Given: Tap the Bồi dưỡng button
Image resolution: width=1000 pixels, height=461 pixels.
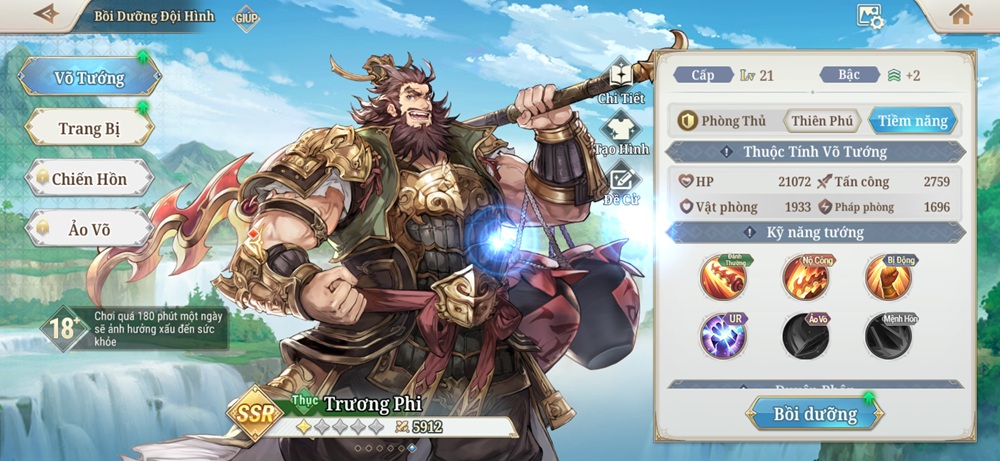Looking at the screenshot, I should 815,413.
